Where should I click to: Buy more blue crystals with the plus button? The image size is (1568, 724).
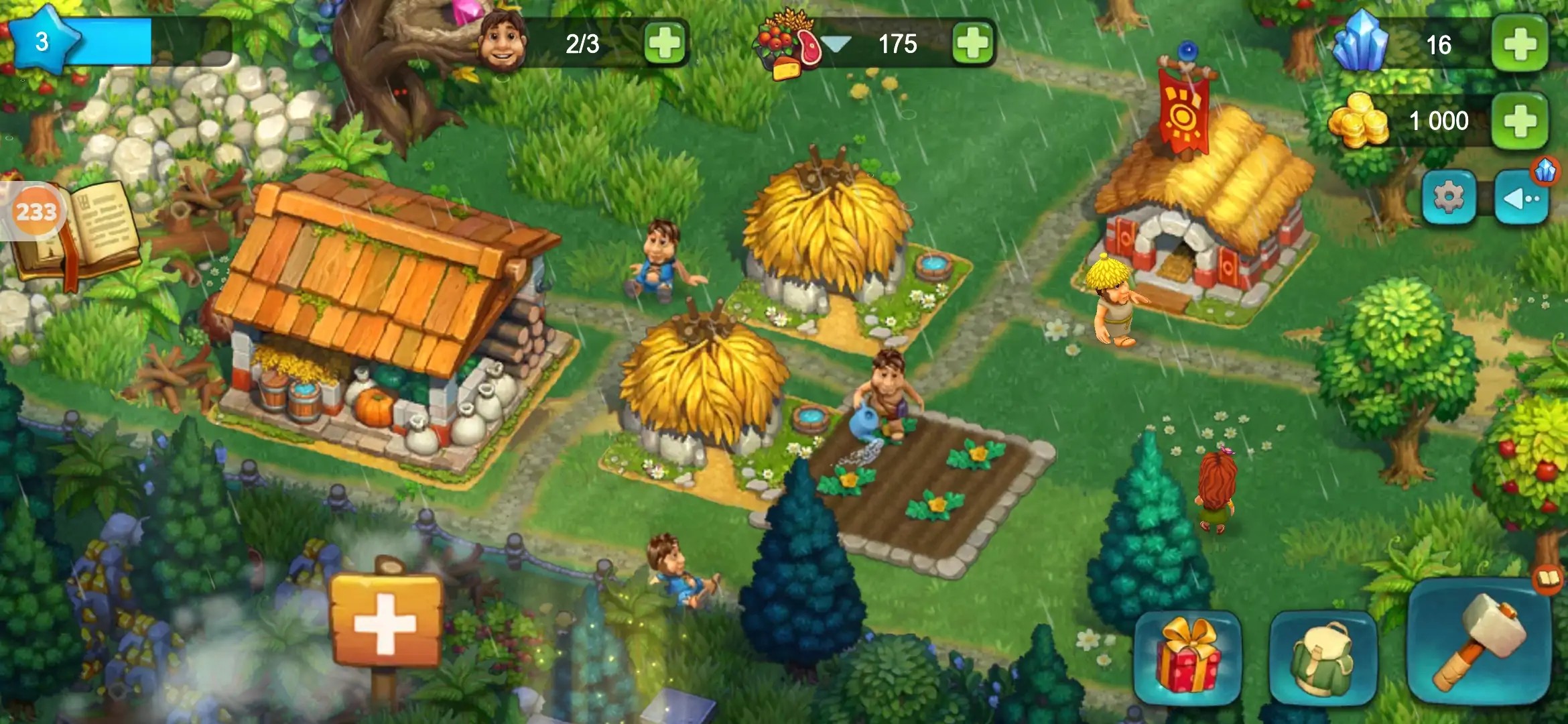point(1520,44)
